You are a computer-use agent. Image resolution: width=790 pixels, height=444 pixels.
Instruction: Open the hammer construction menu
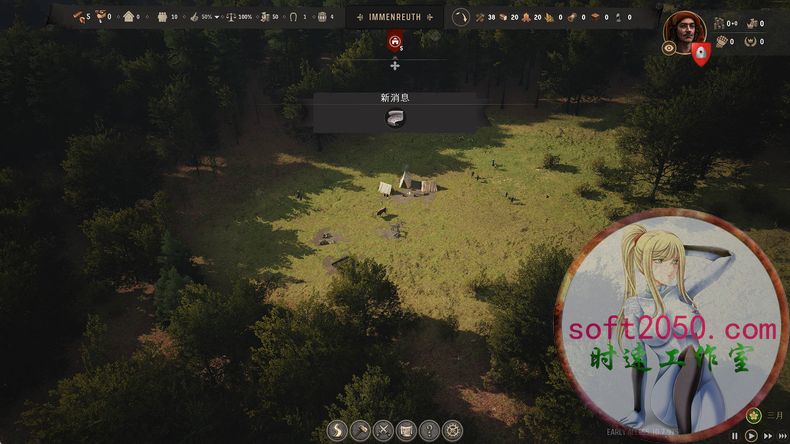[x=361, y=431]
